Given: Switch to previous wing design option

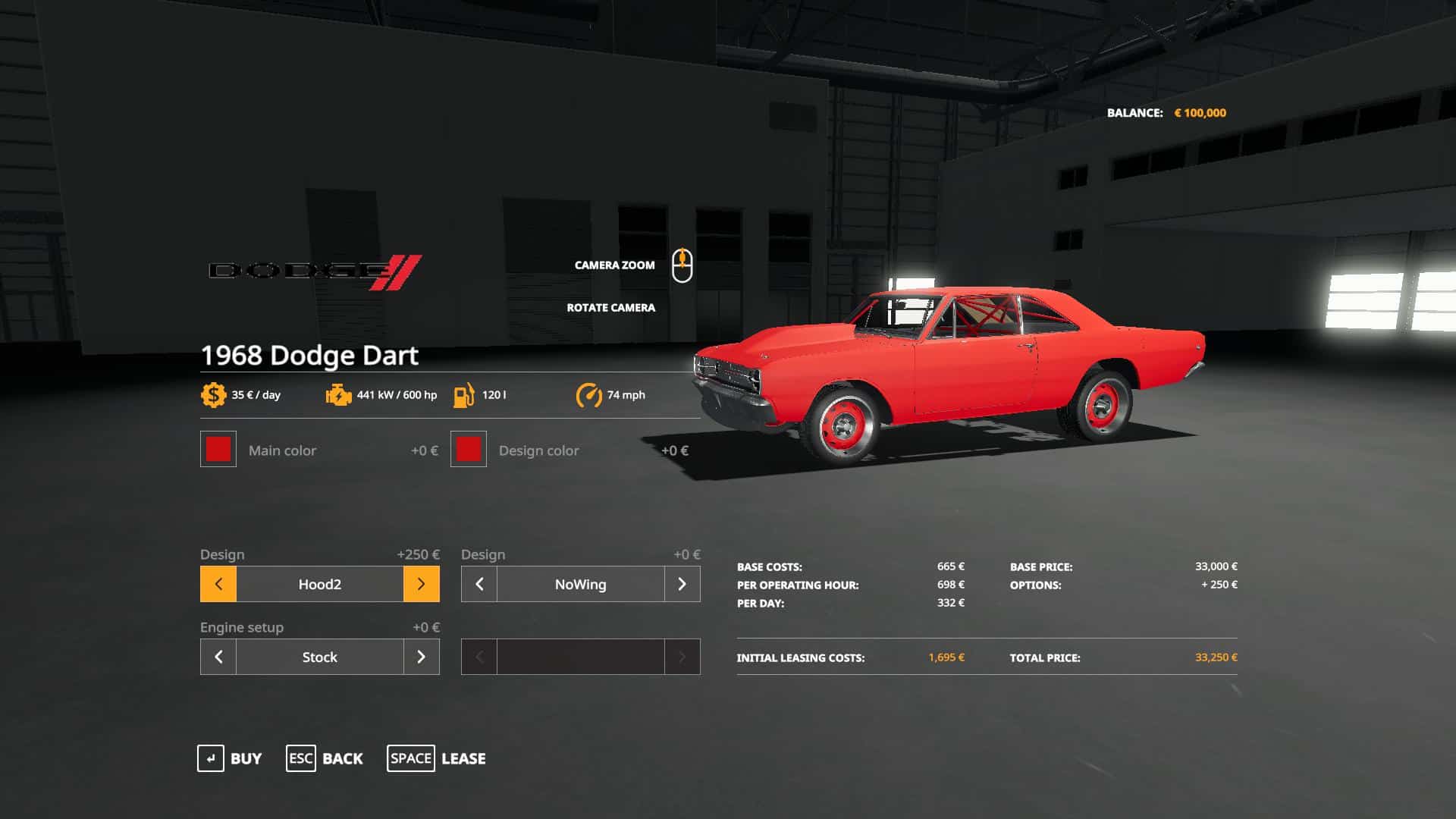Looking at the screenshot, I should [479, 584].
